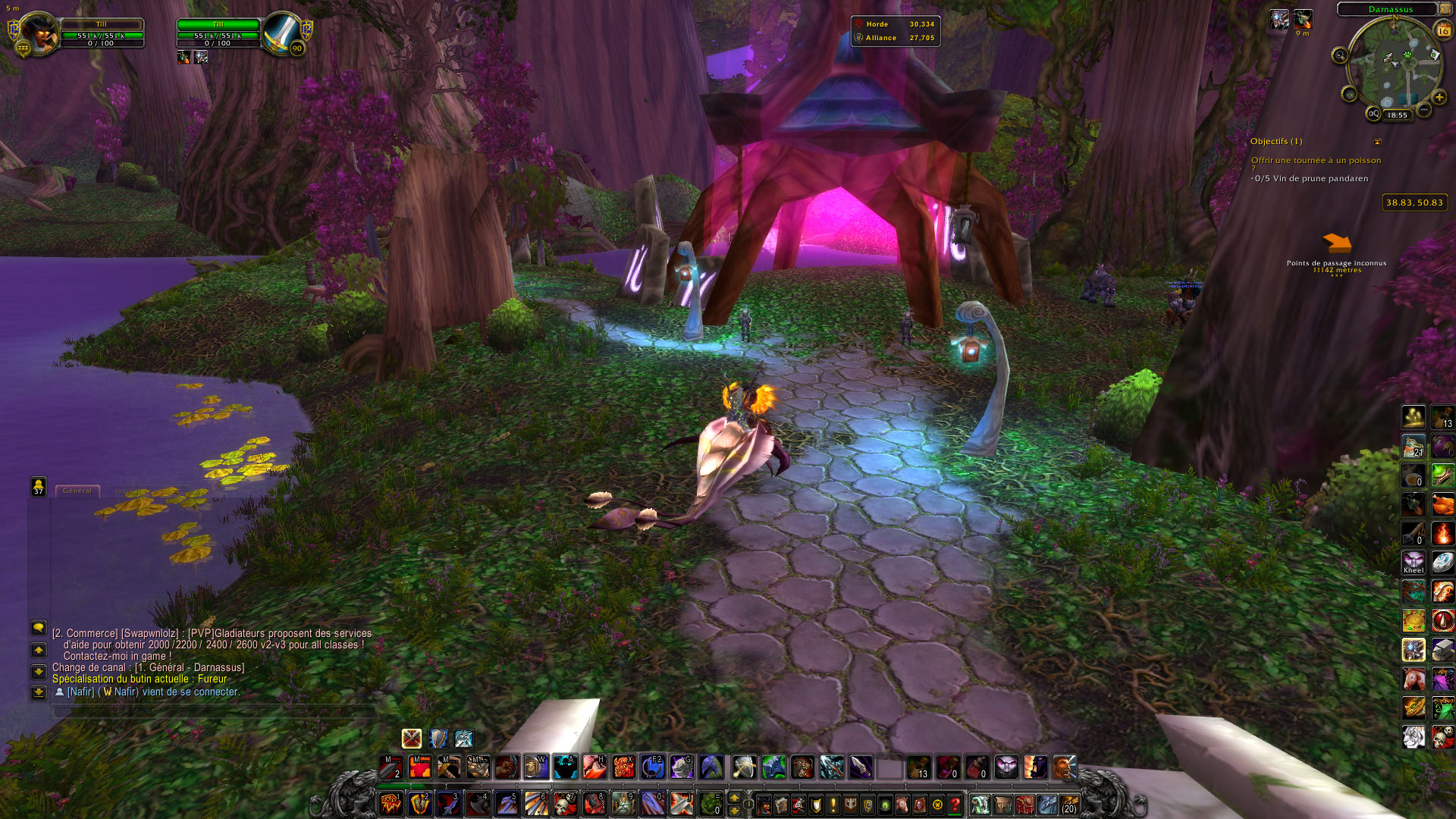Open the minimap tracking magnifier button

(x=1340, y=55)
